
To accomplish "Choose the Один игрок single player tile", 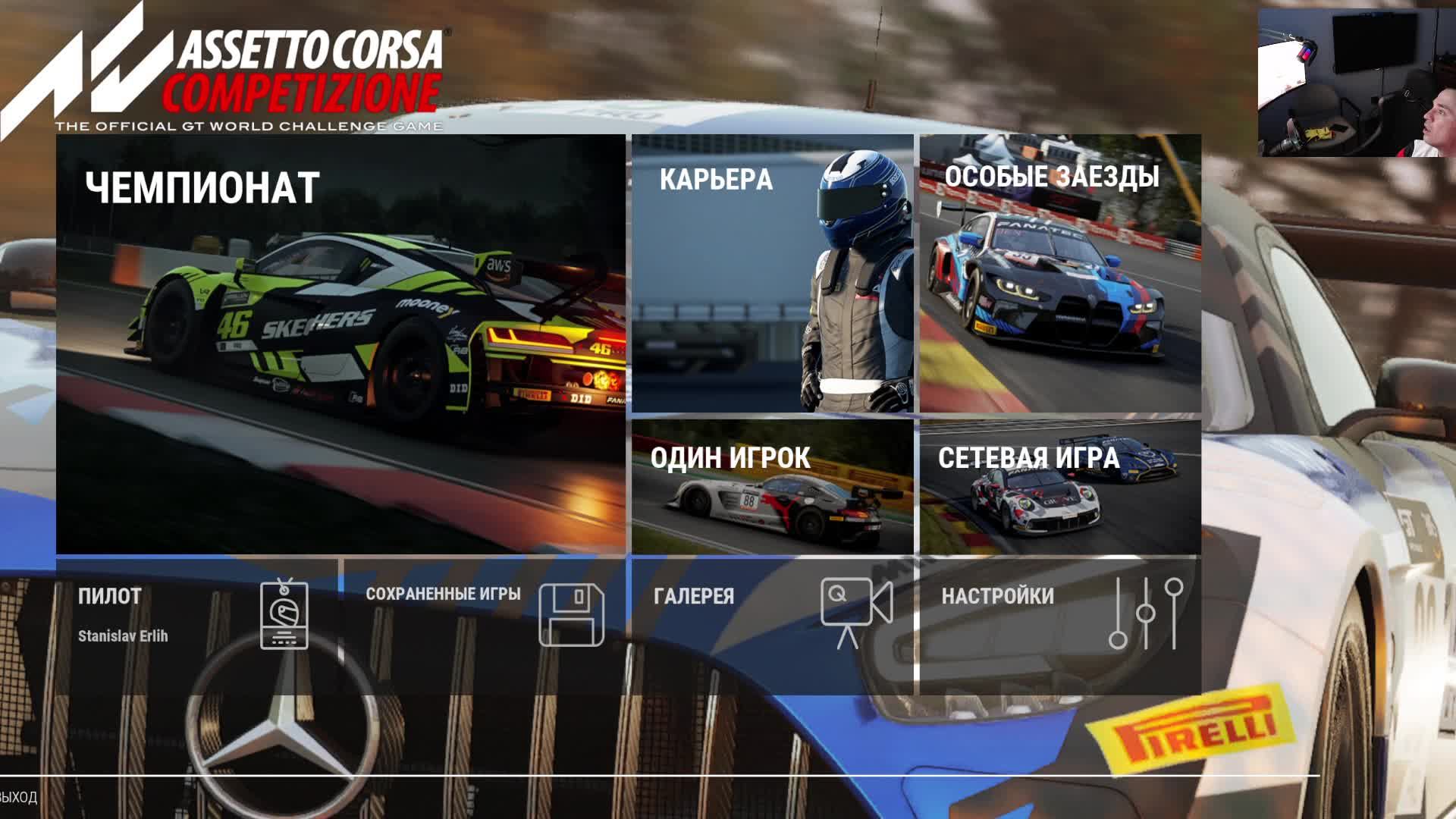I will tap(772, 487).
